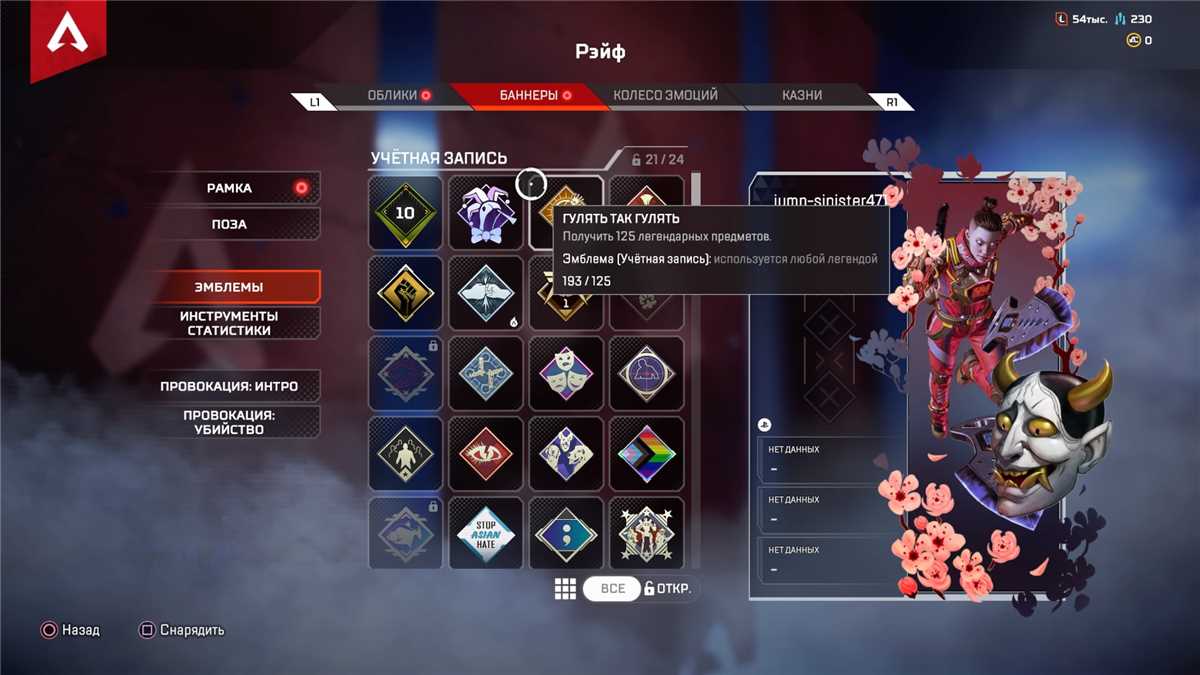Open the Рамка banner category
Viewport: 1200px width, 675px height.
[x=230, y=188]
